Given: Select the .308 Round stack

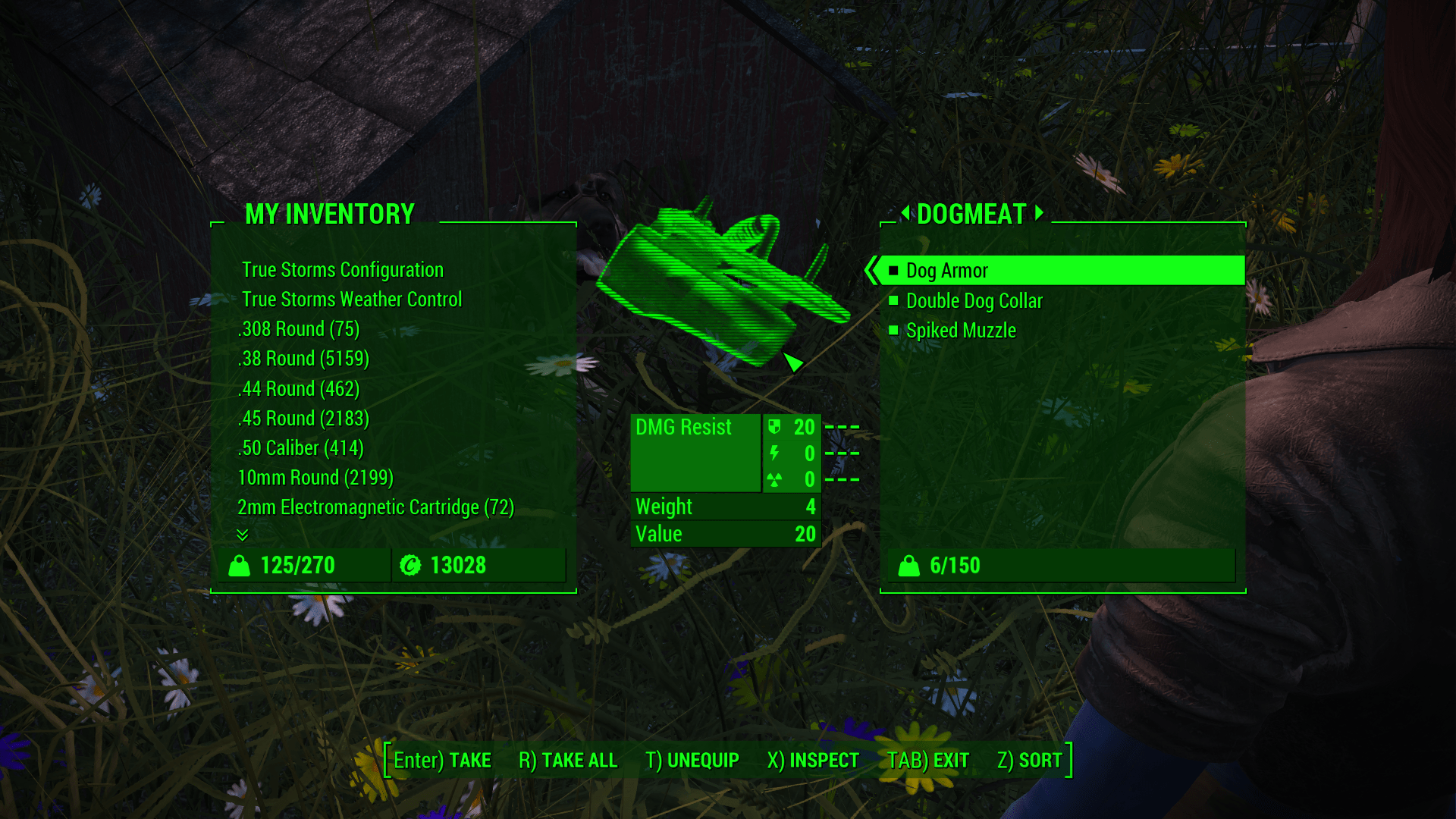Looking at the screenshot, I should point(299,329).
